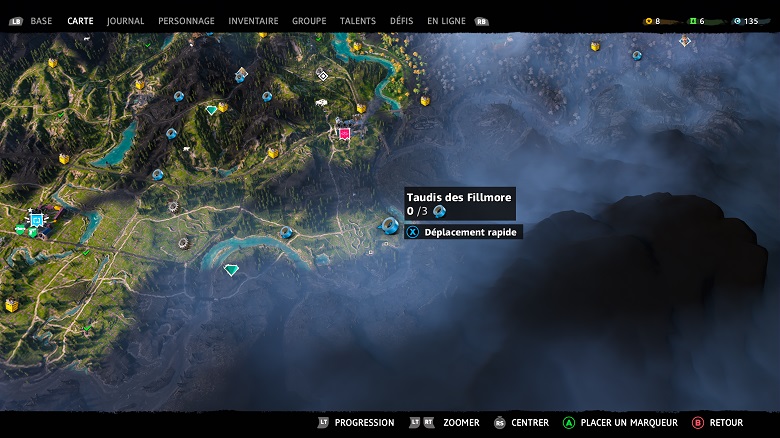Select the pink square marker on the map
The image size is (780, 438).
[344, 133]
